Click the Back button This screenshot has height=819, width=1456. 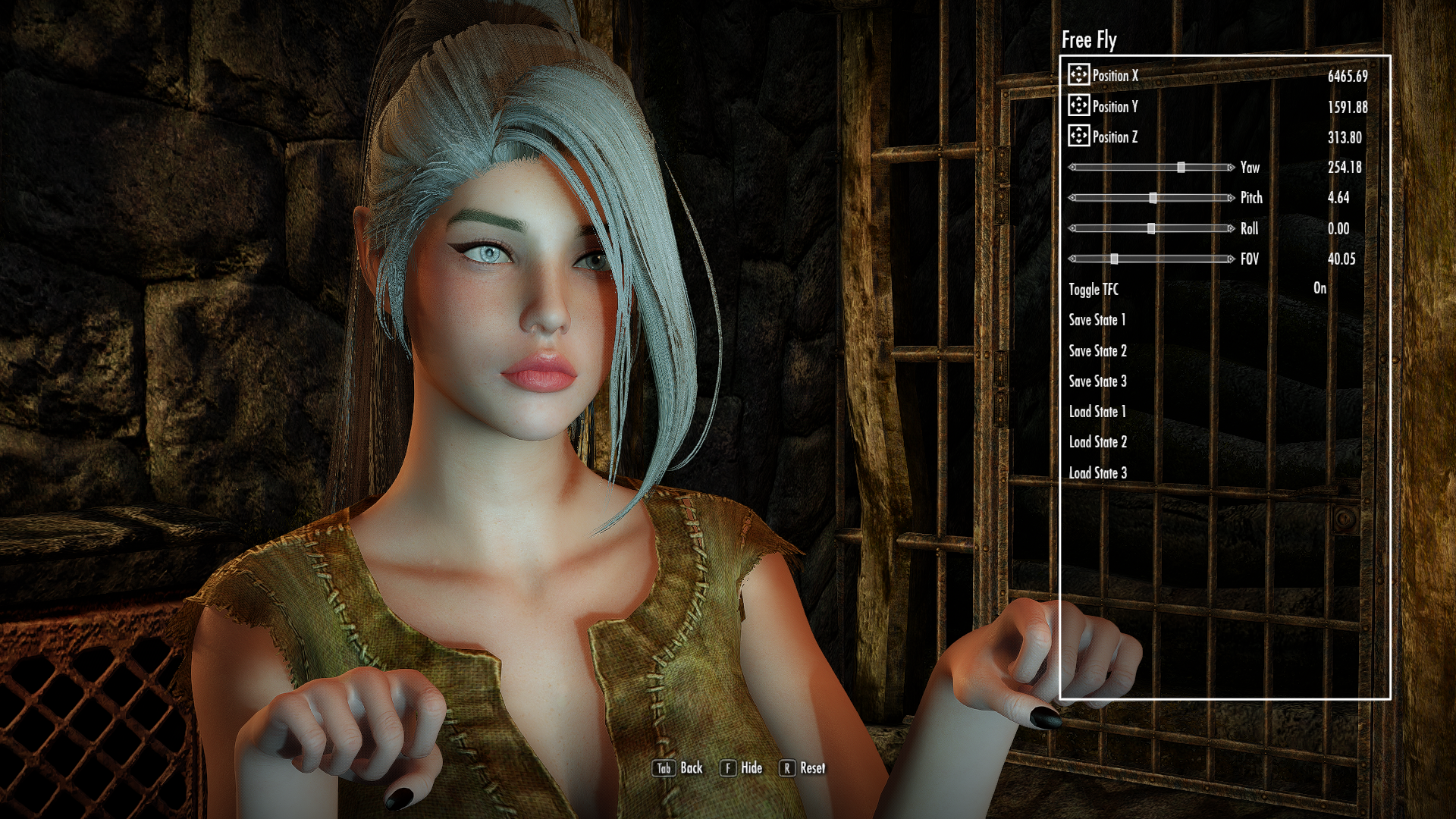(x=678, y=768)
